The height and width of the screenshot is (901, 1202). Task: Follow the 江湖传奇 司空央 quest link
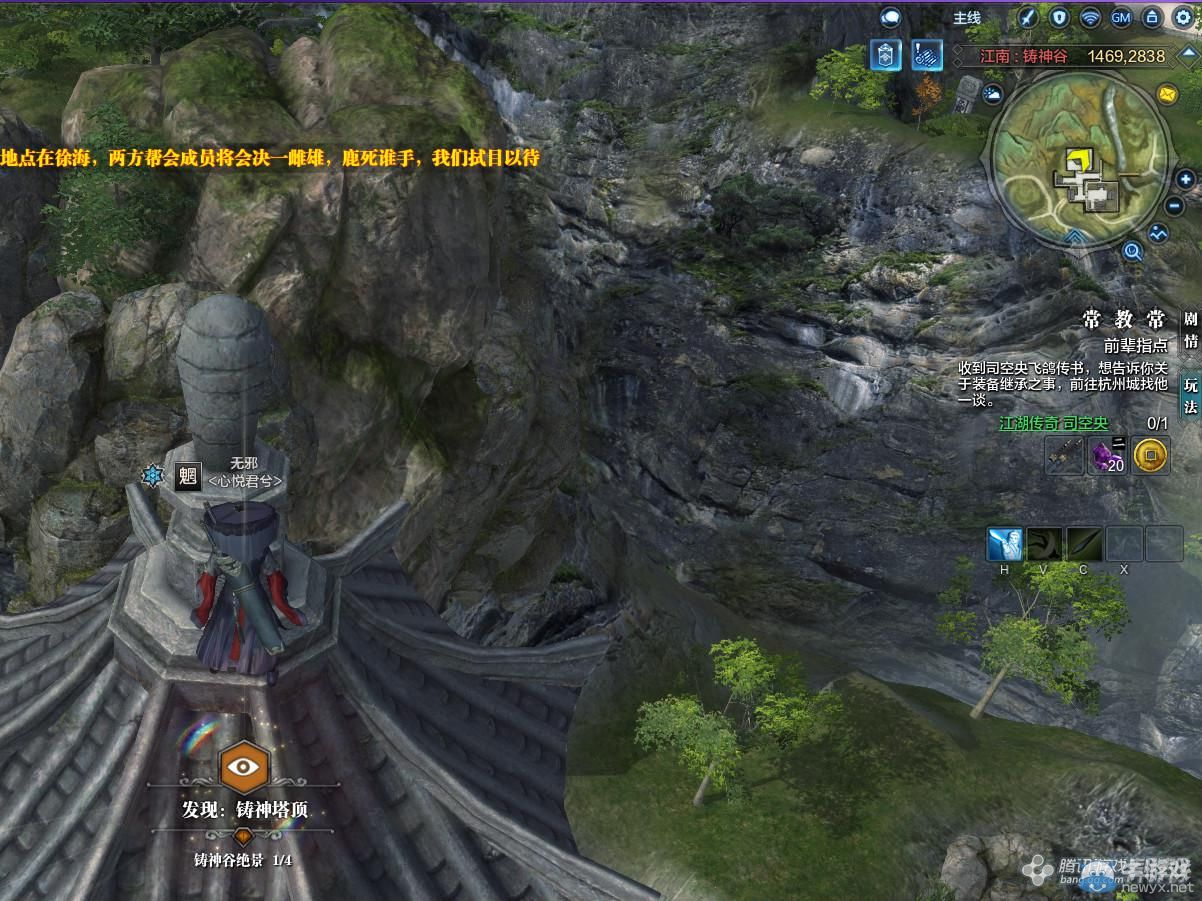pyautogui.click(x=1054, y=424)
